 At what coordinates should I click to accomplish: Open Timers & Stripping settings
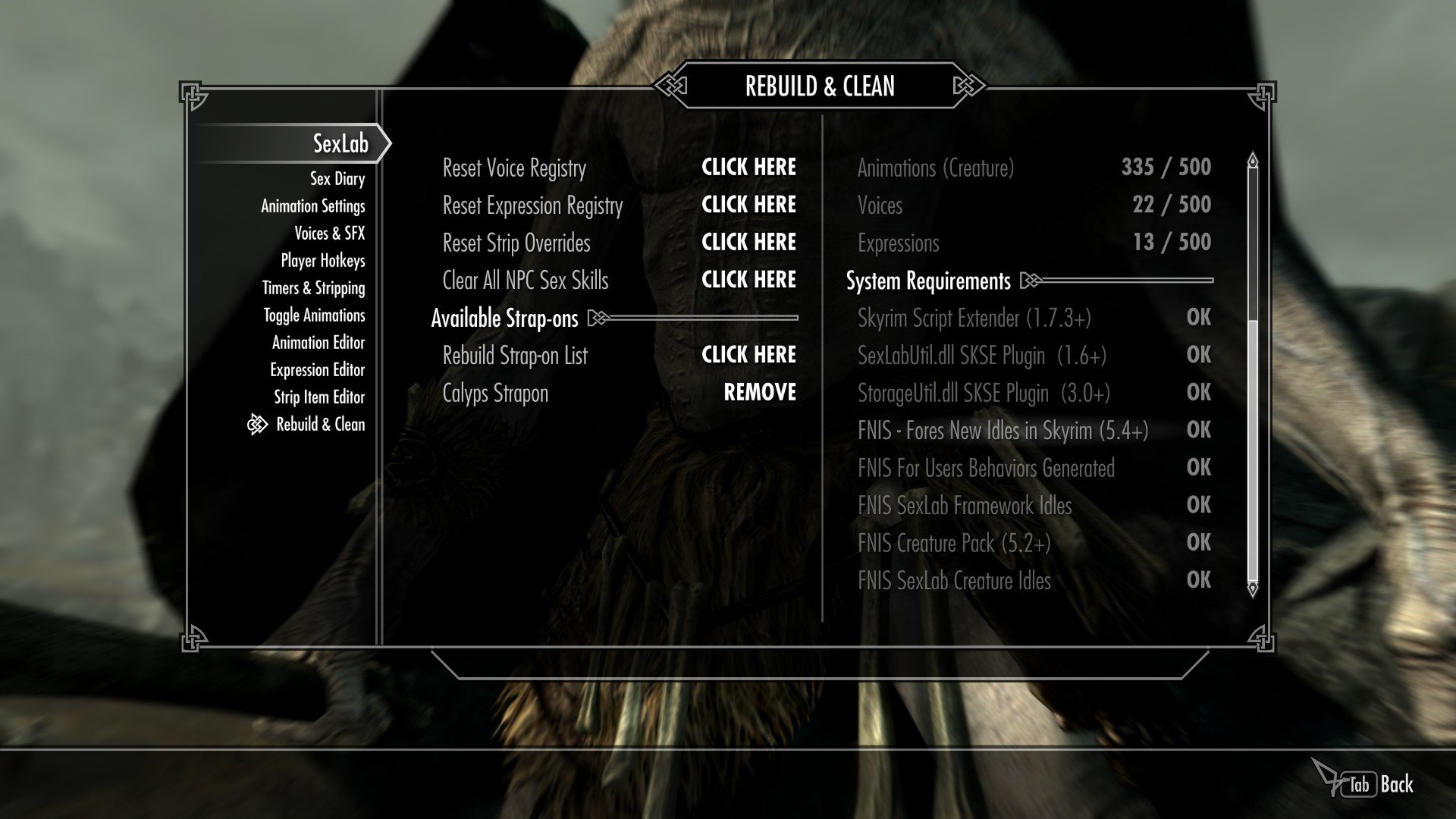pyautogui.click(x=313, y=288)
